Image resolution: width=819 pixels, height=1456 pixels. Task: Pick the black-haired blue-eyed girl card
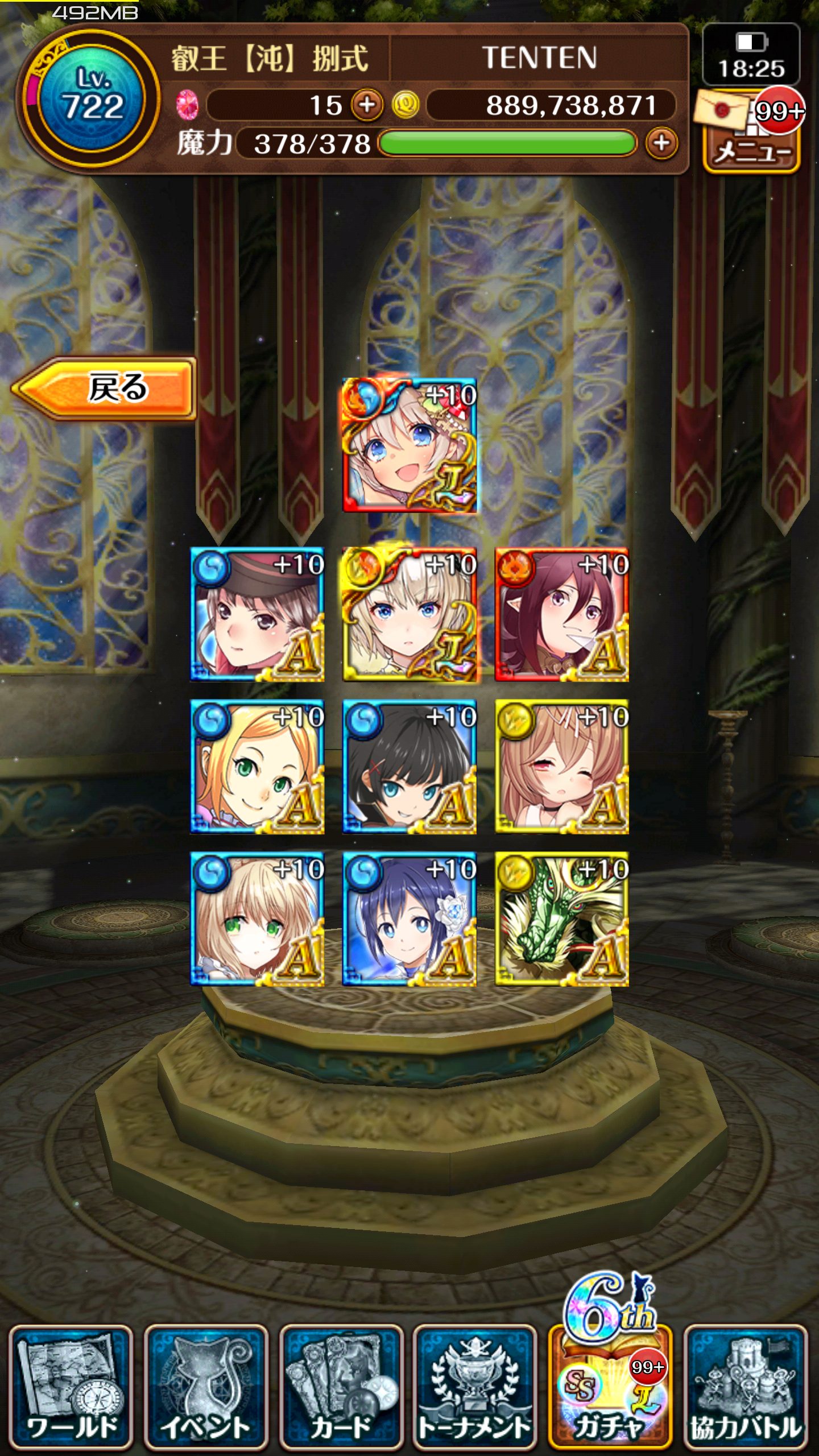click(x=409, y=767)
